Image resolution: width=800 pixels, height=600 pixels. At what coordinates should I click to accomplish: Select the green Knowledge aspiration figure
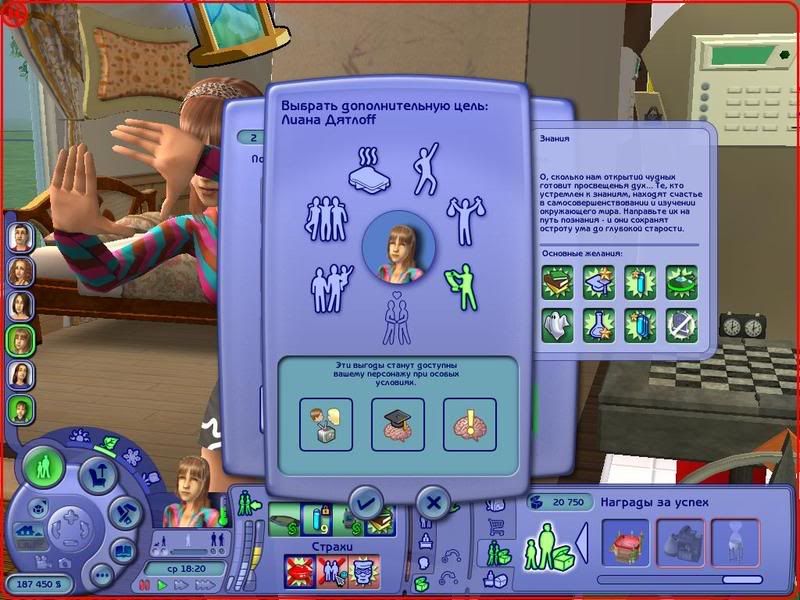(x=463, y=285)
